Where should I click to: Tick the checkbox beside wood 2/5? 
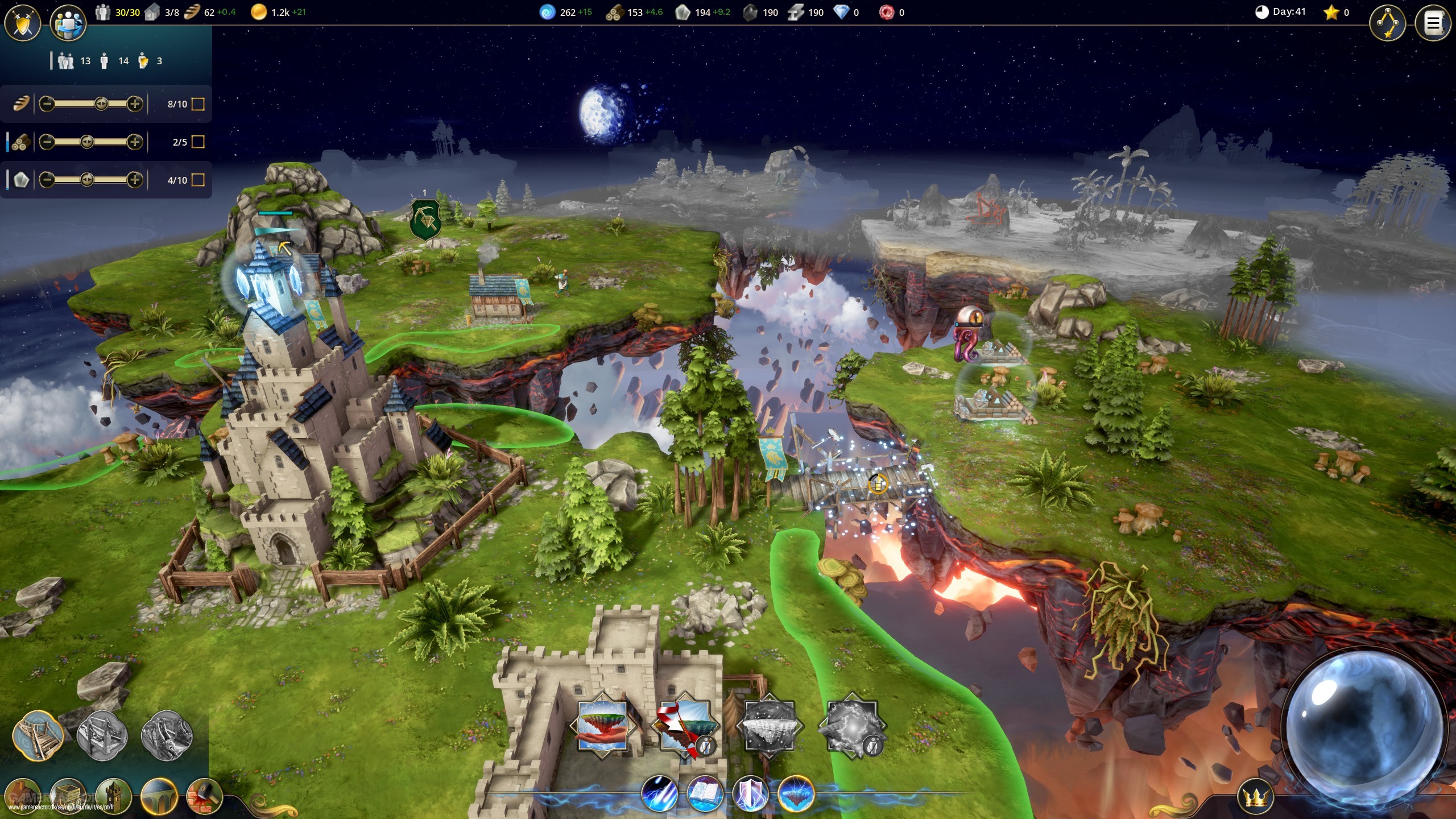[198, 142]
